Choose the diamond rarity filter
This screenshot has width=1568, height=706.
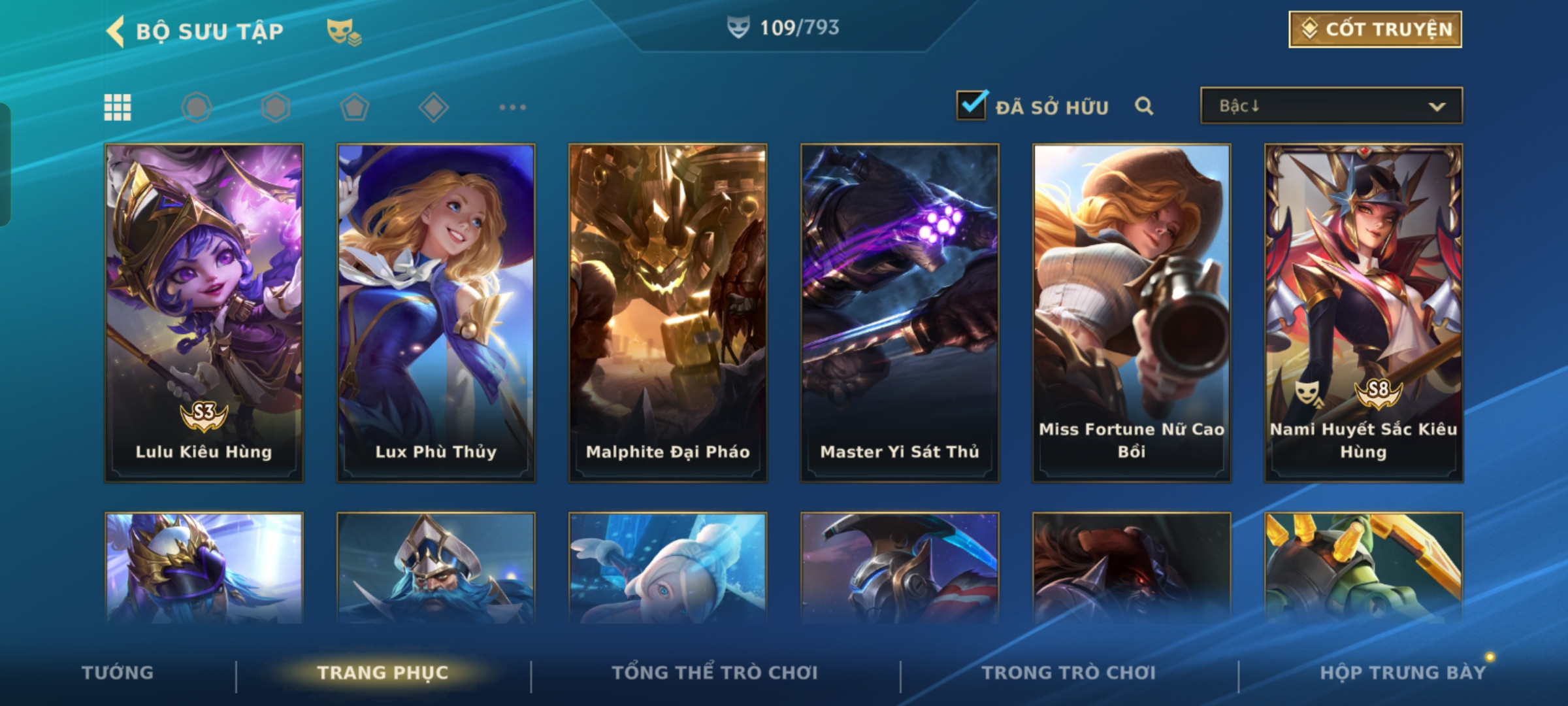point(433,107)
